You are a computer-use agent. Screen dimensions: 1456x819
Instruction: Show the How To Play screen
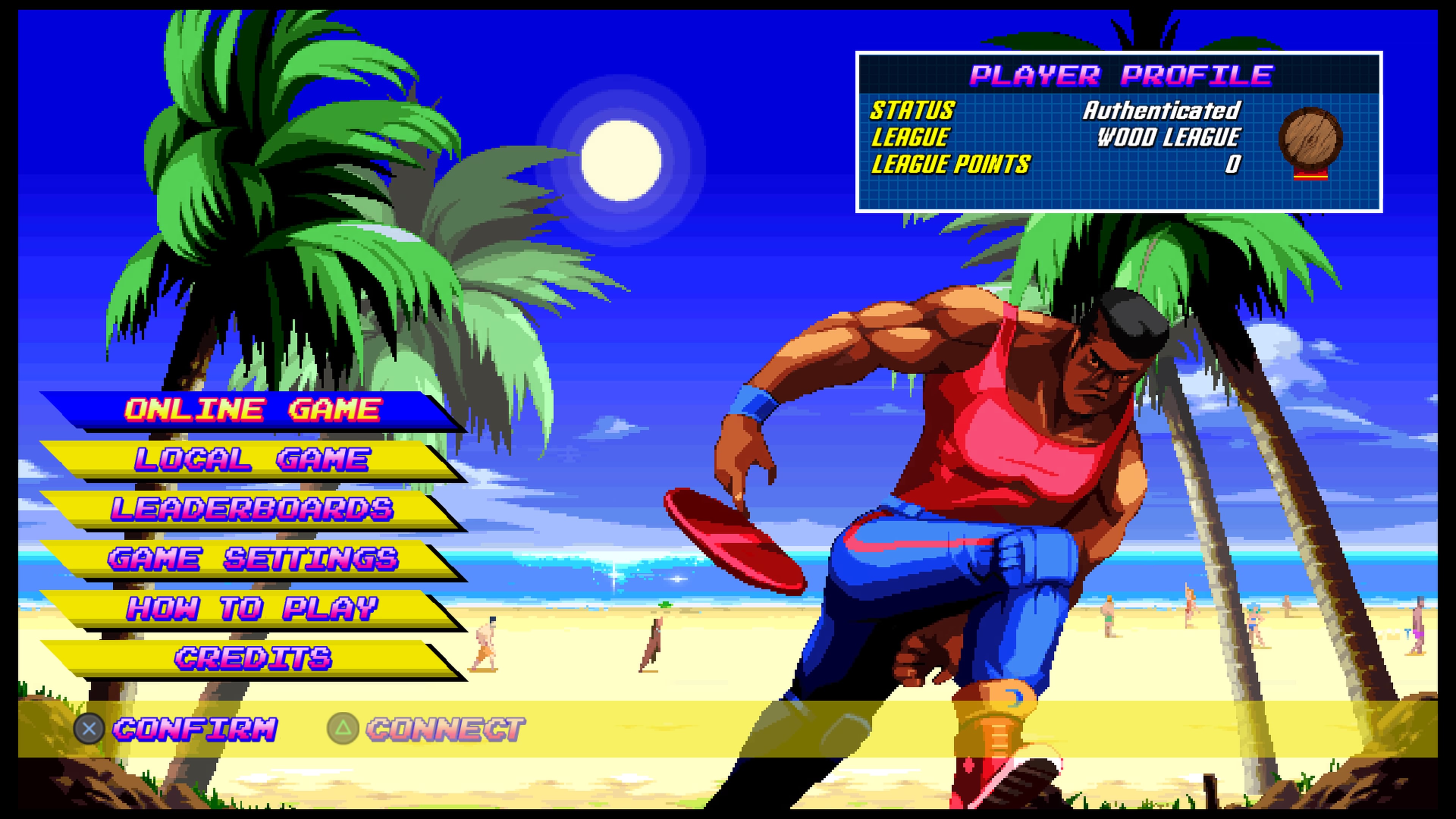(252, 609)
